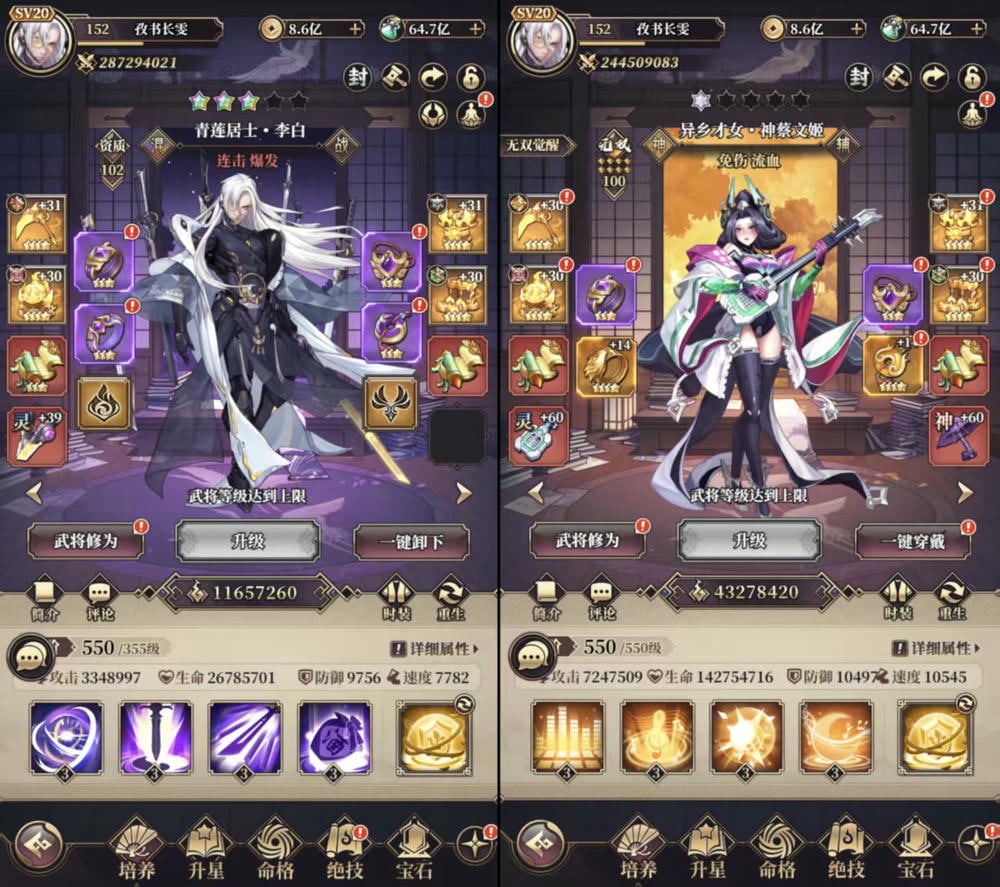Select the golden equalizer bars skill icon
This screenshot has height=887, width=1000.
pyautogui.click(x=567, y=737)
